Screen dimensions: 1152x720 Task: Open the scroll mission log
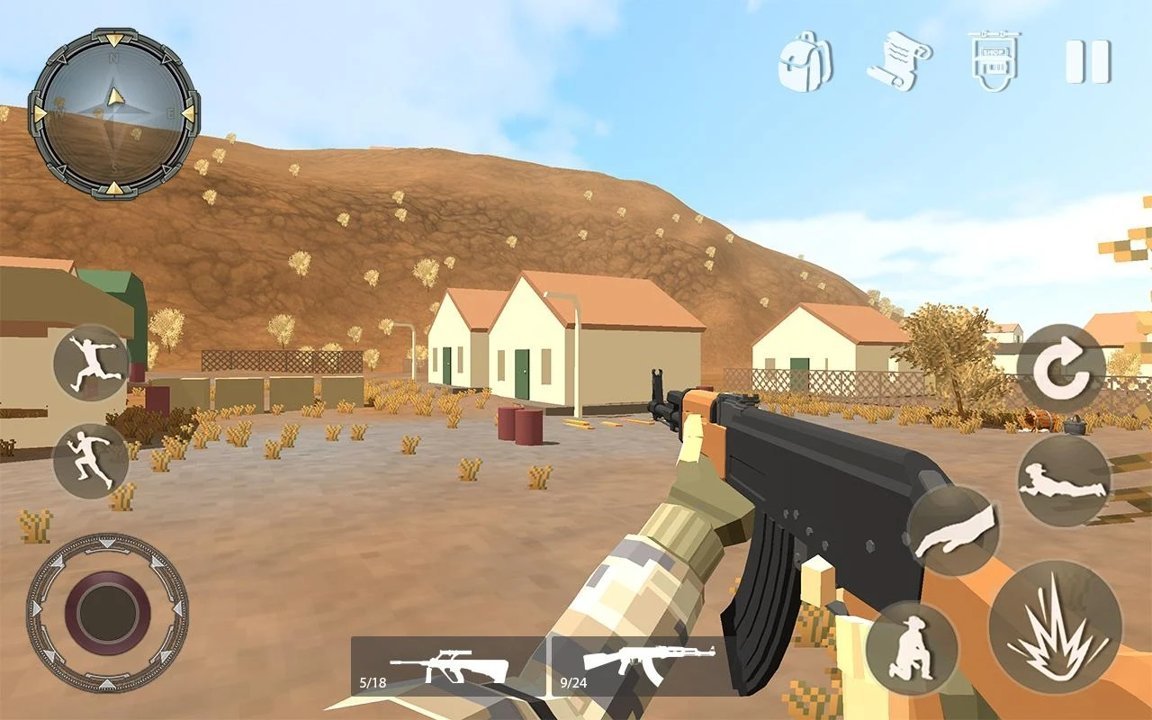[x=898, y=62]
